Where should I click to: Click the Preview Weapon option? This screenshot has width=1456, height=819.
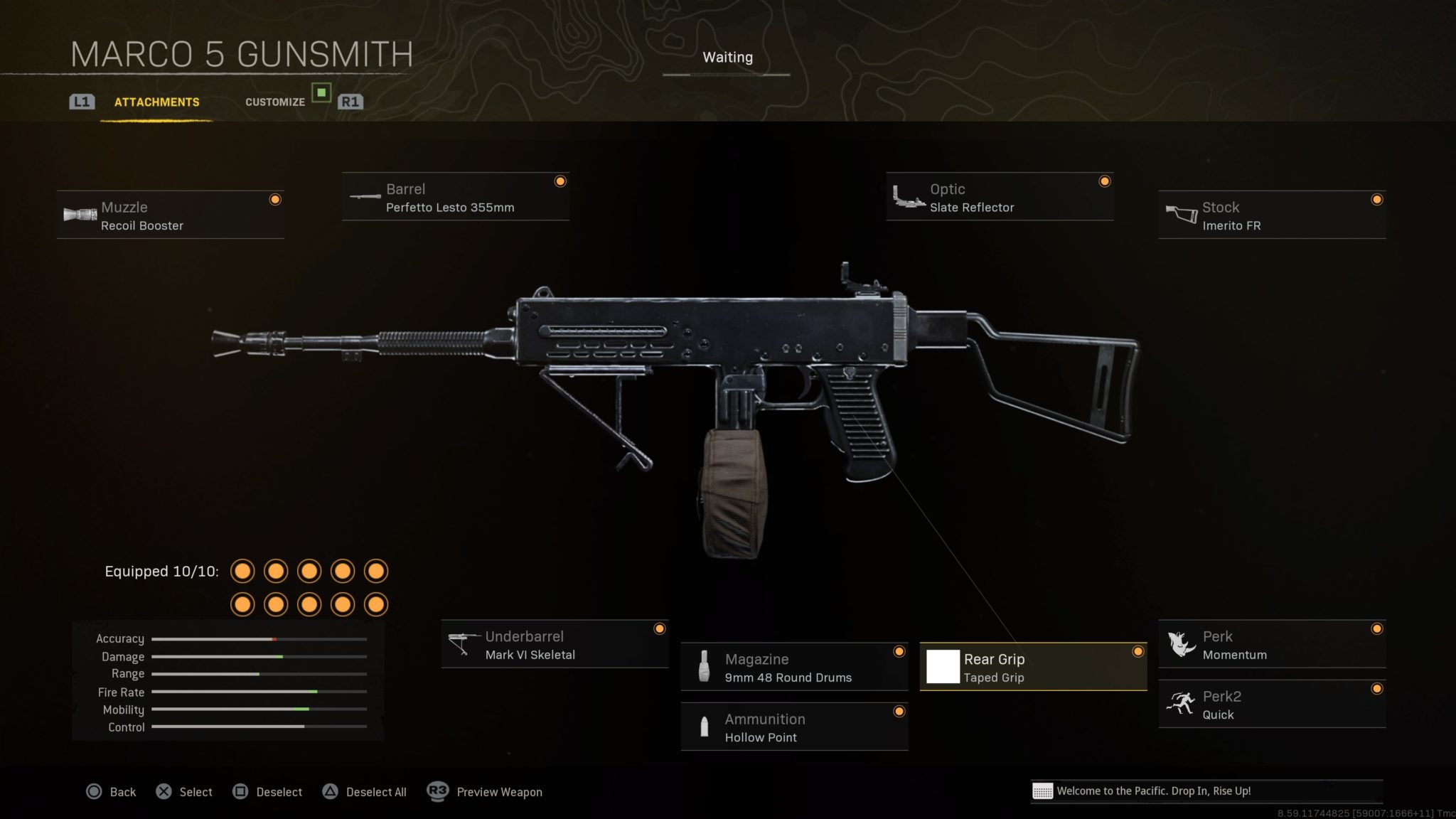click(x=485, y=792)
